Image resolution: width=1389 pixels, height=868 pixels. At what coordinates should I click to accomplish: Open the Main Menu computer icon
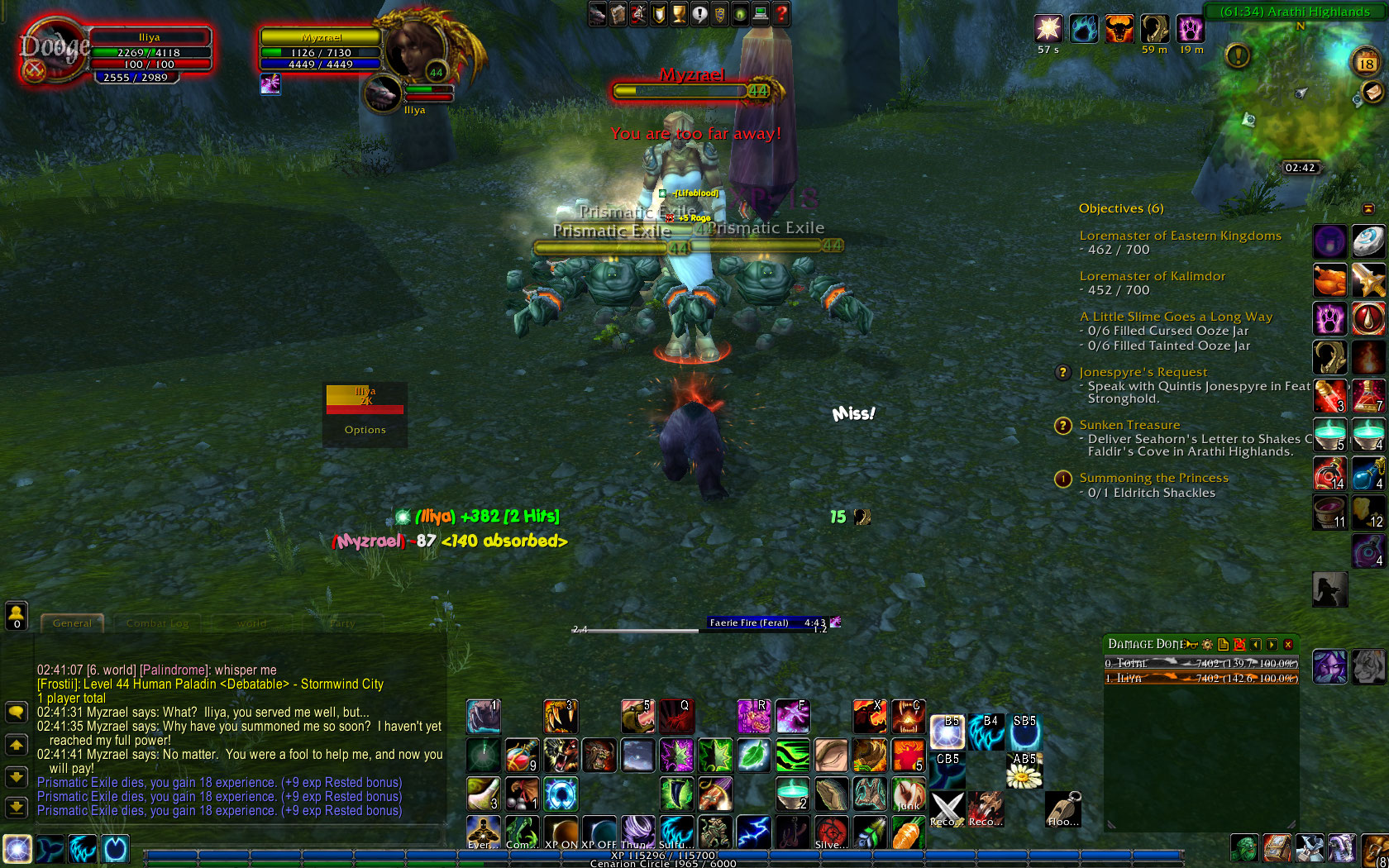[759, 13]
